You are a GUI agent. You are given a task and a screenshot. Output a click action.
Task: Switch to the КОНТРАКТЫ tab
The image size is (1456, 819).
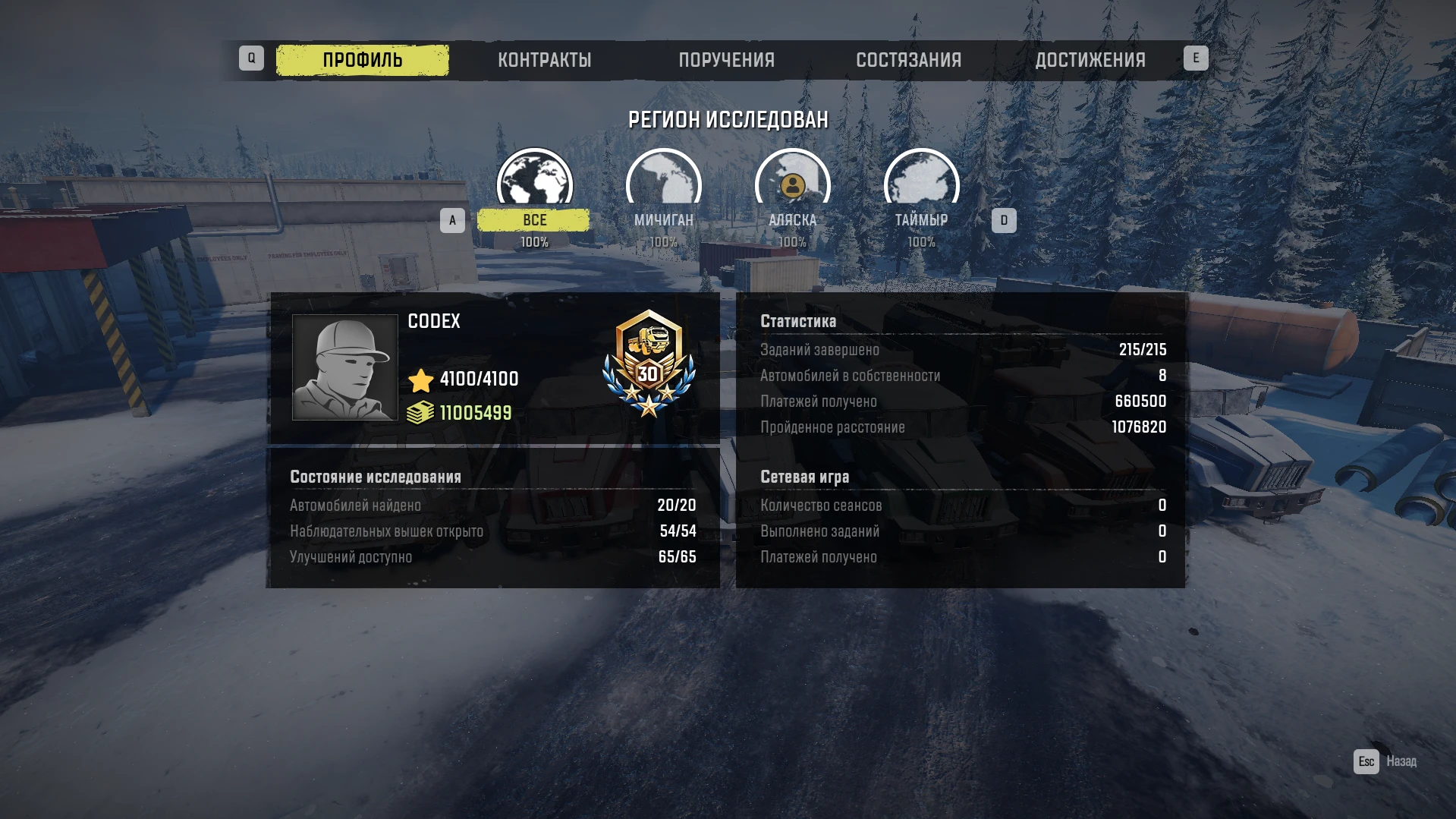(x=545, y=59)
